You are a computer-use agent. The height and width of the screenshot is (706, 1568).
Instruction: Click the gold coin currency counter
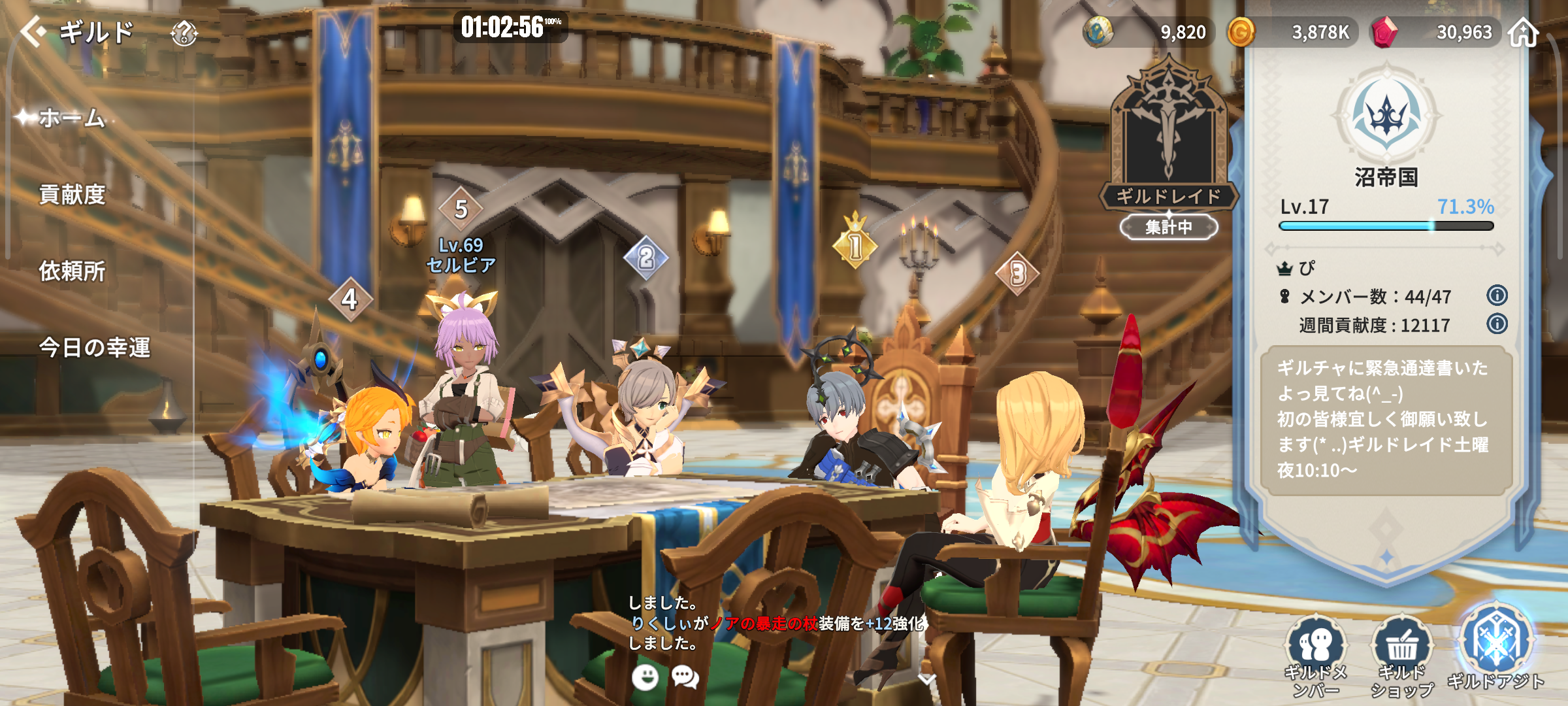pos(1294,33)
